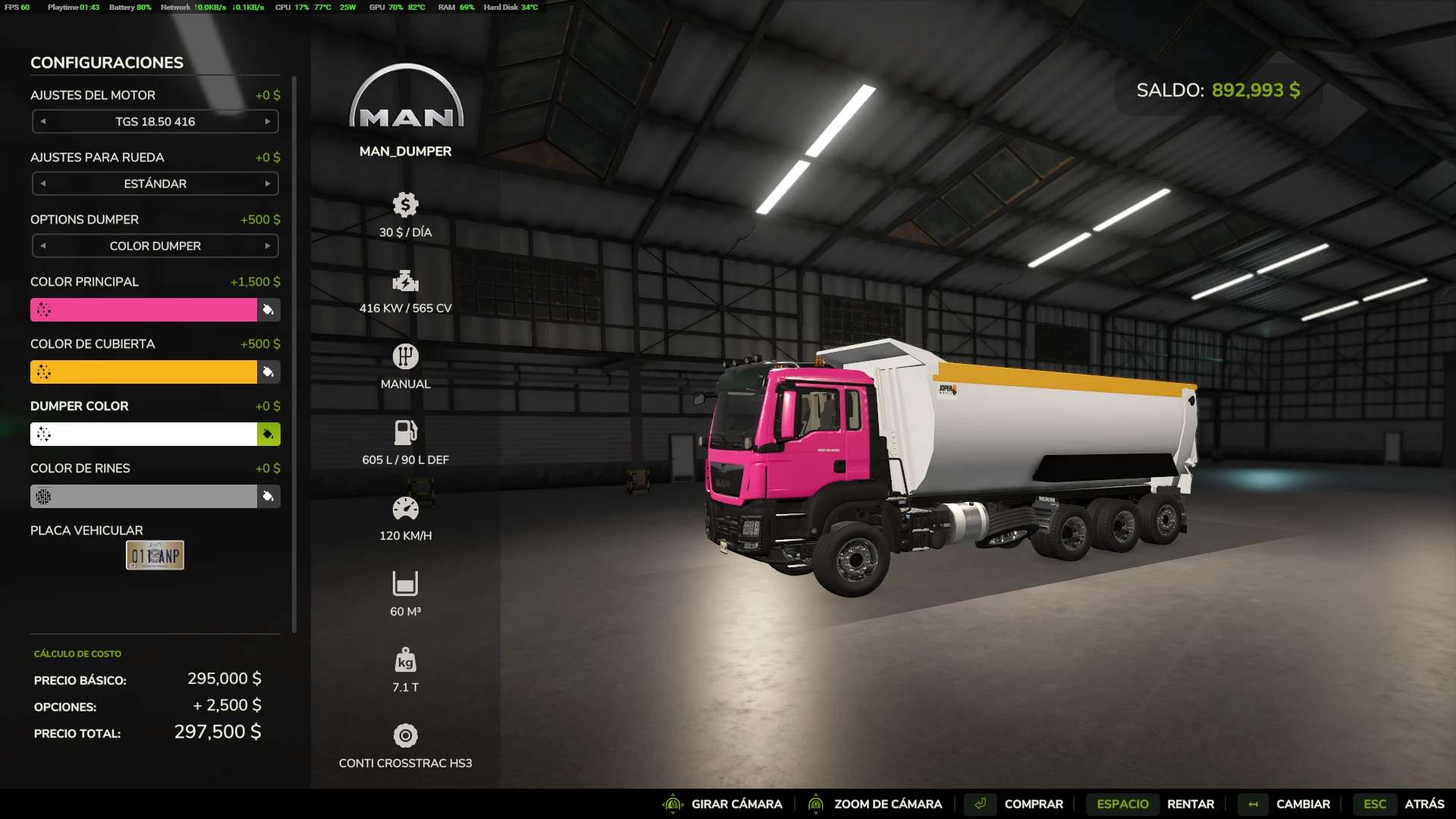Choose next Options Dumper value
This screenshot has width=1456, height=819.
[268, 246]
